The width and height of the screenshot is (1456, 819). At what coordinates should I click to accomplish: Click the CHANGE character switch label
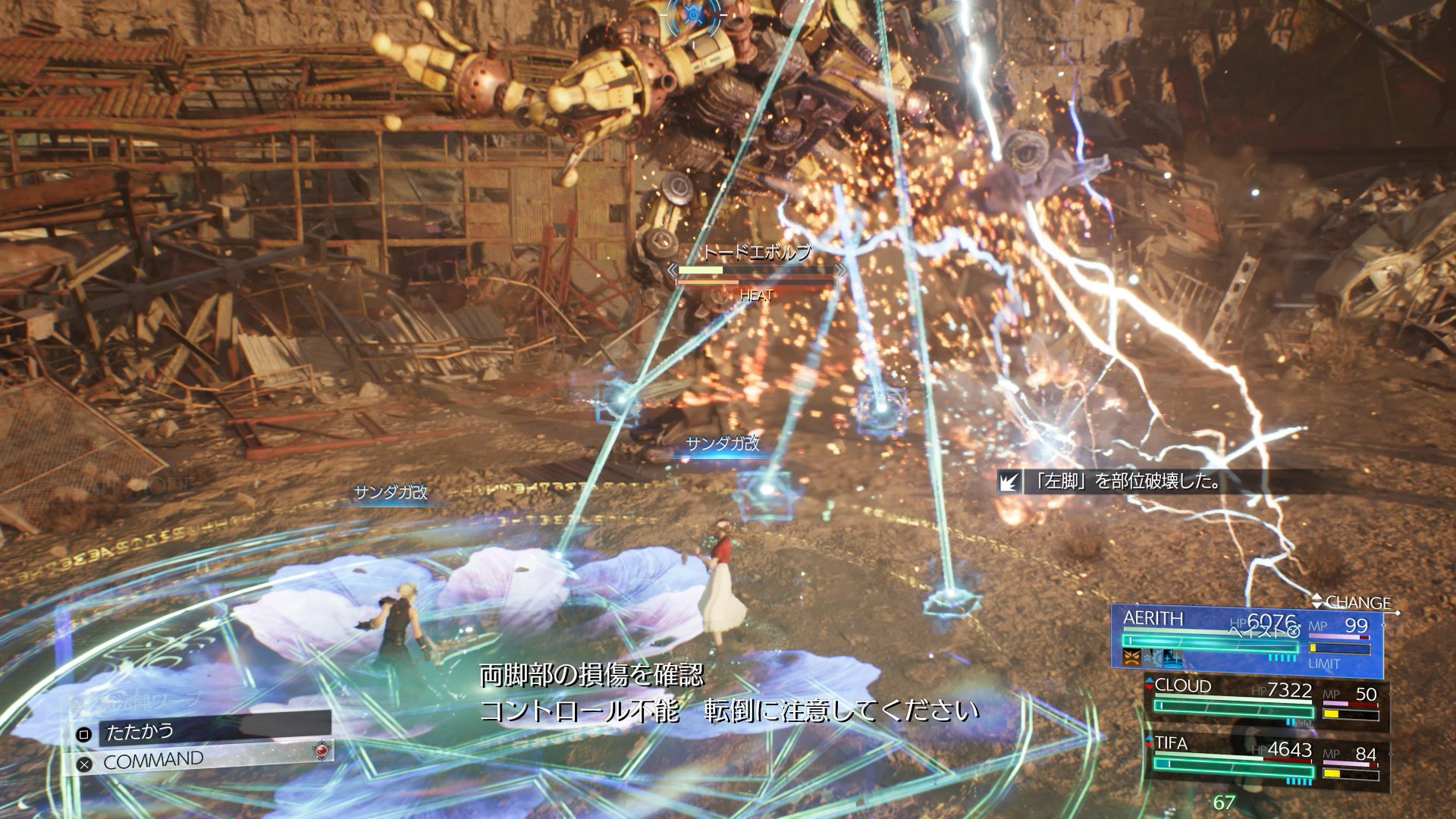(1357, 602)
